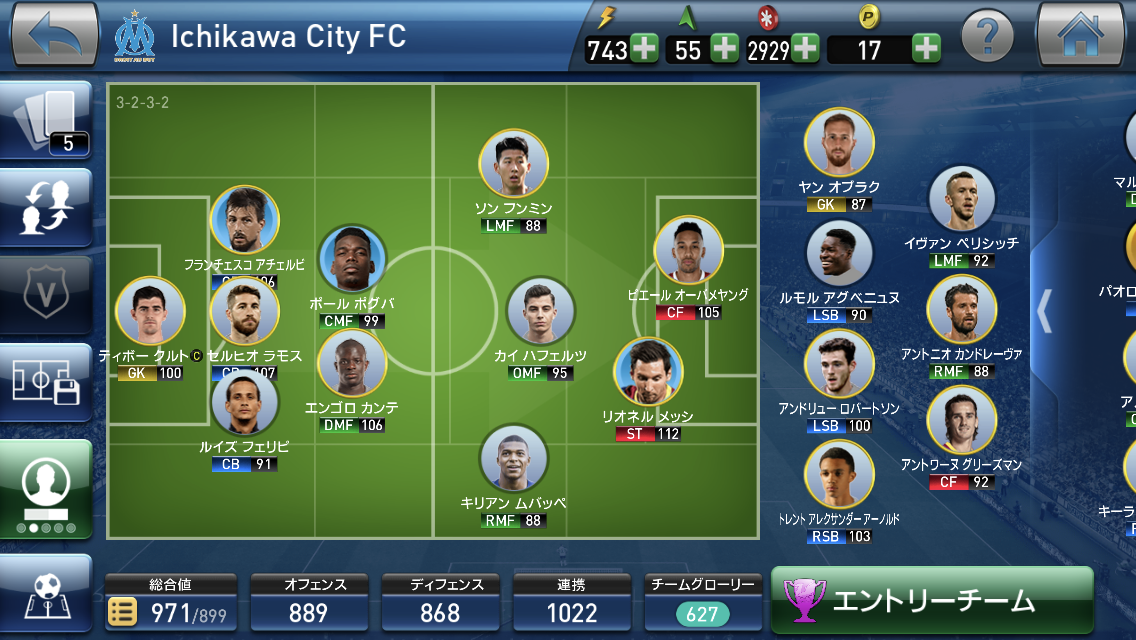1136x640 pixels.
Task: Go back with the arrow button
Action: click(54, 36)
